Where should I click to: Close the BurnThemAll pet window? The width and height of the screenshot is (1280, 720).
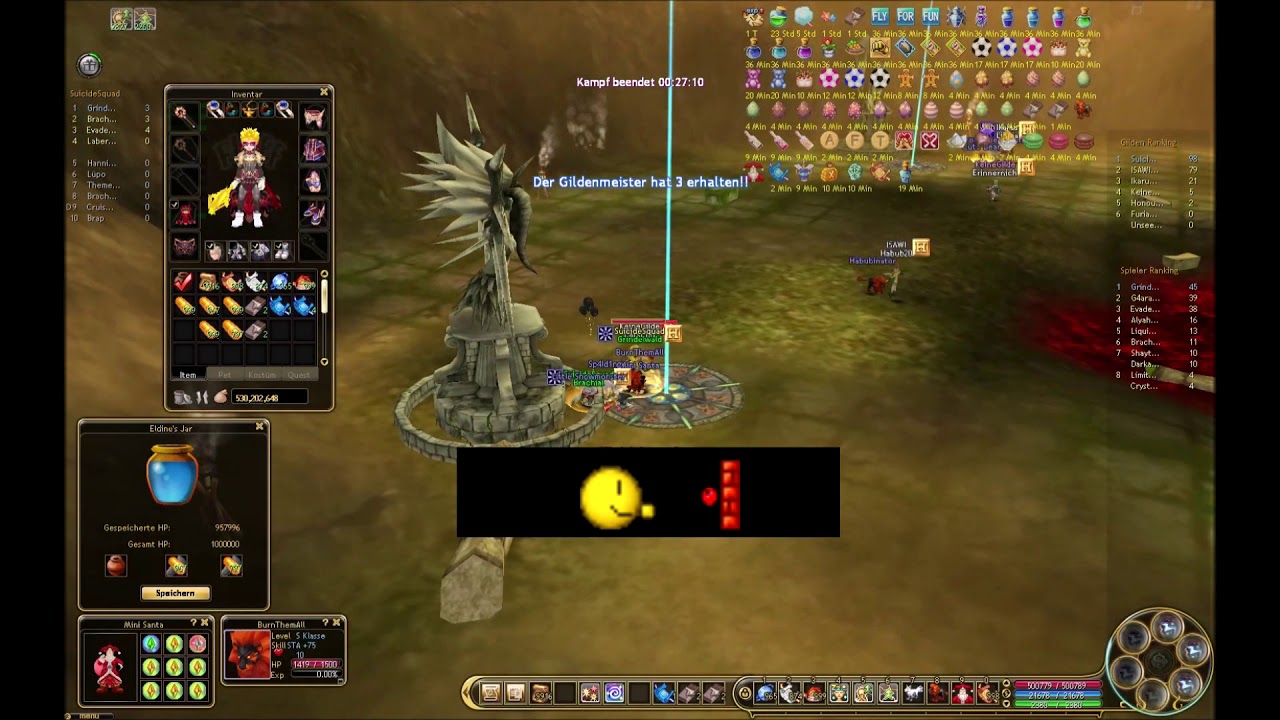pyautogui.click(x=337, y=623)
